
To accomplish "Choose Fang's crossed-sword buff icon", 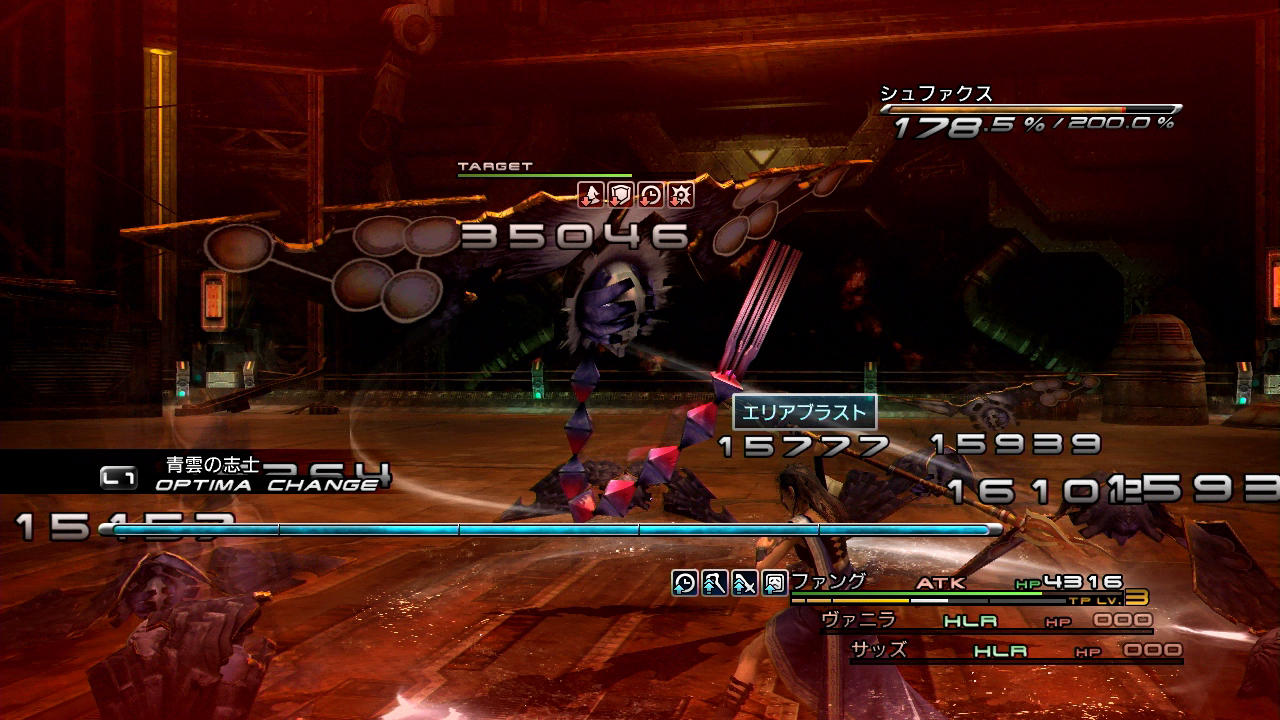I will (743, 583).
